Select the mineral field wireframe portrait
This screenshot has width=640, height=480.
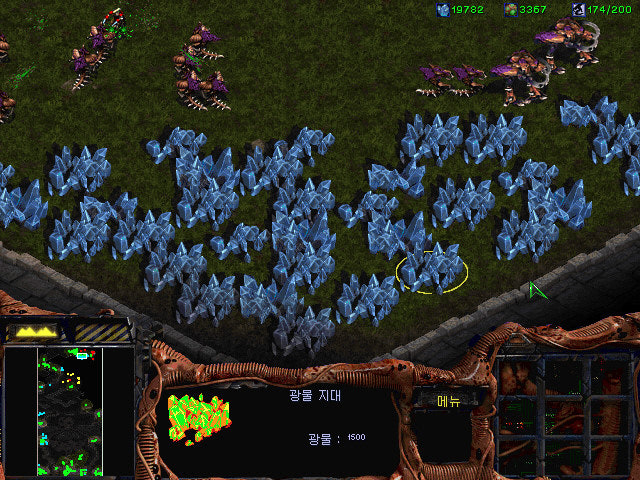198,418
